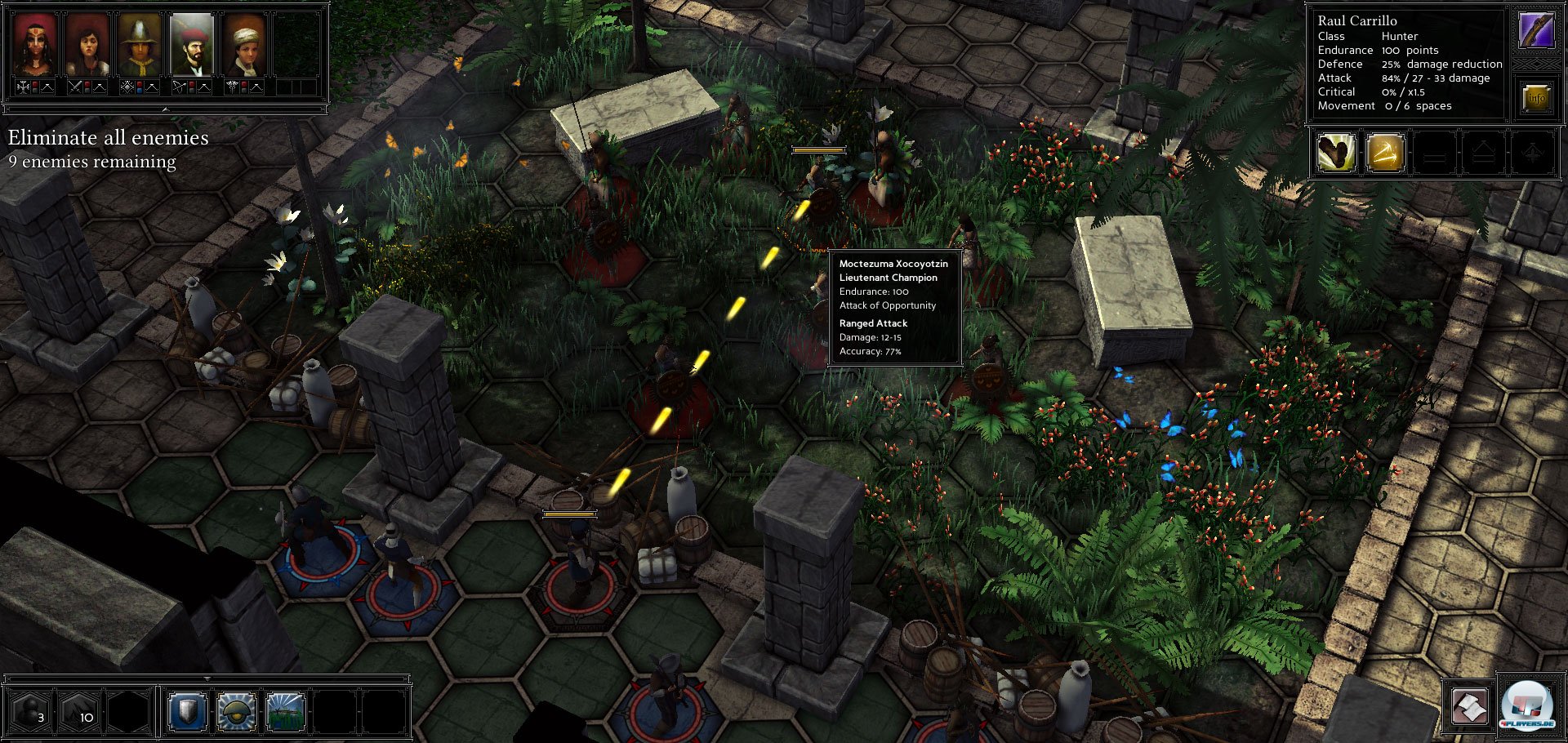Activate the blue shield ability
The width and height of the screenshot is (1568, 743).
[x=187, y=712]
